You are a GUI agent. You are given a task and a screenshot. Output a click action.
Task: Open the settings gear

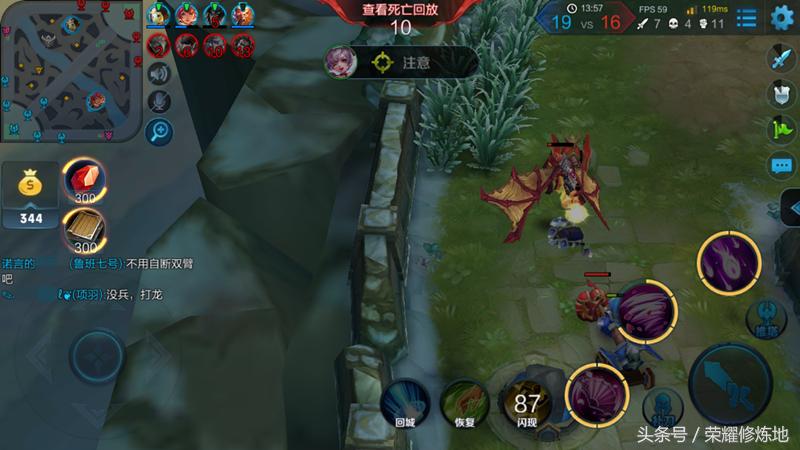click(782, 17)
